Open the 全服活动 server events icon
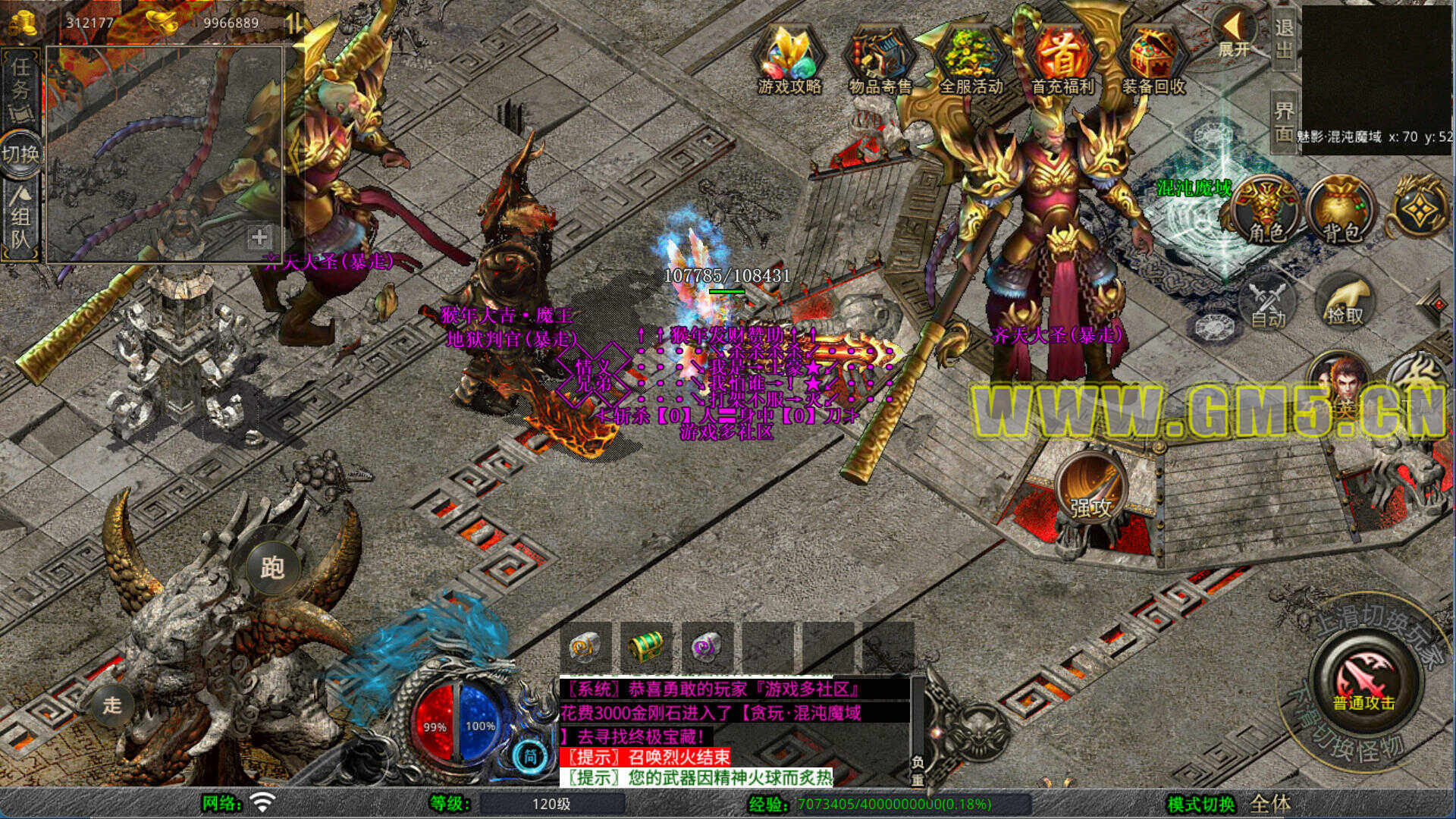The height and width of the screenshot is (819, 1456). (971, 61)
